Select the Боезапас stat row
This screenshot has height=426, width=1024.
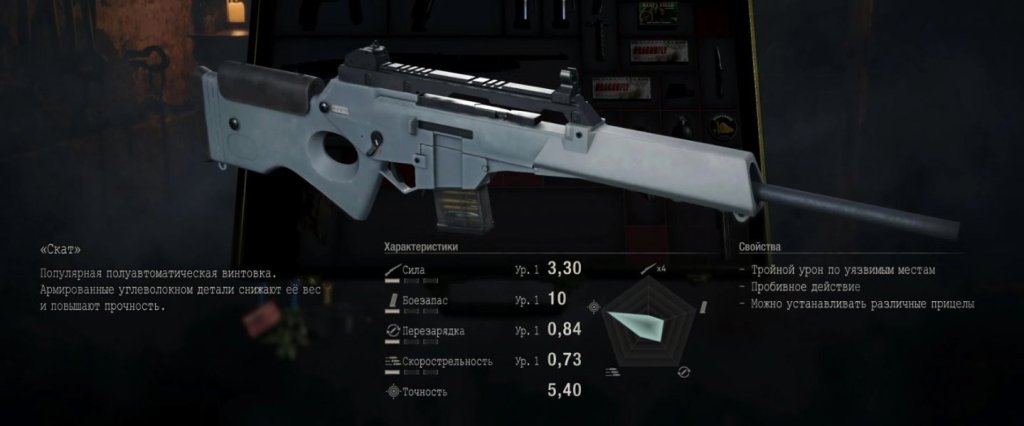tap(480, 300)
